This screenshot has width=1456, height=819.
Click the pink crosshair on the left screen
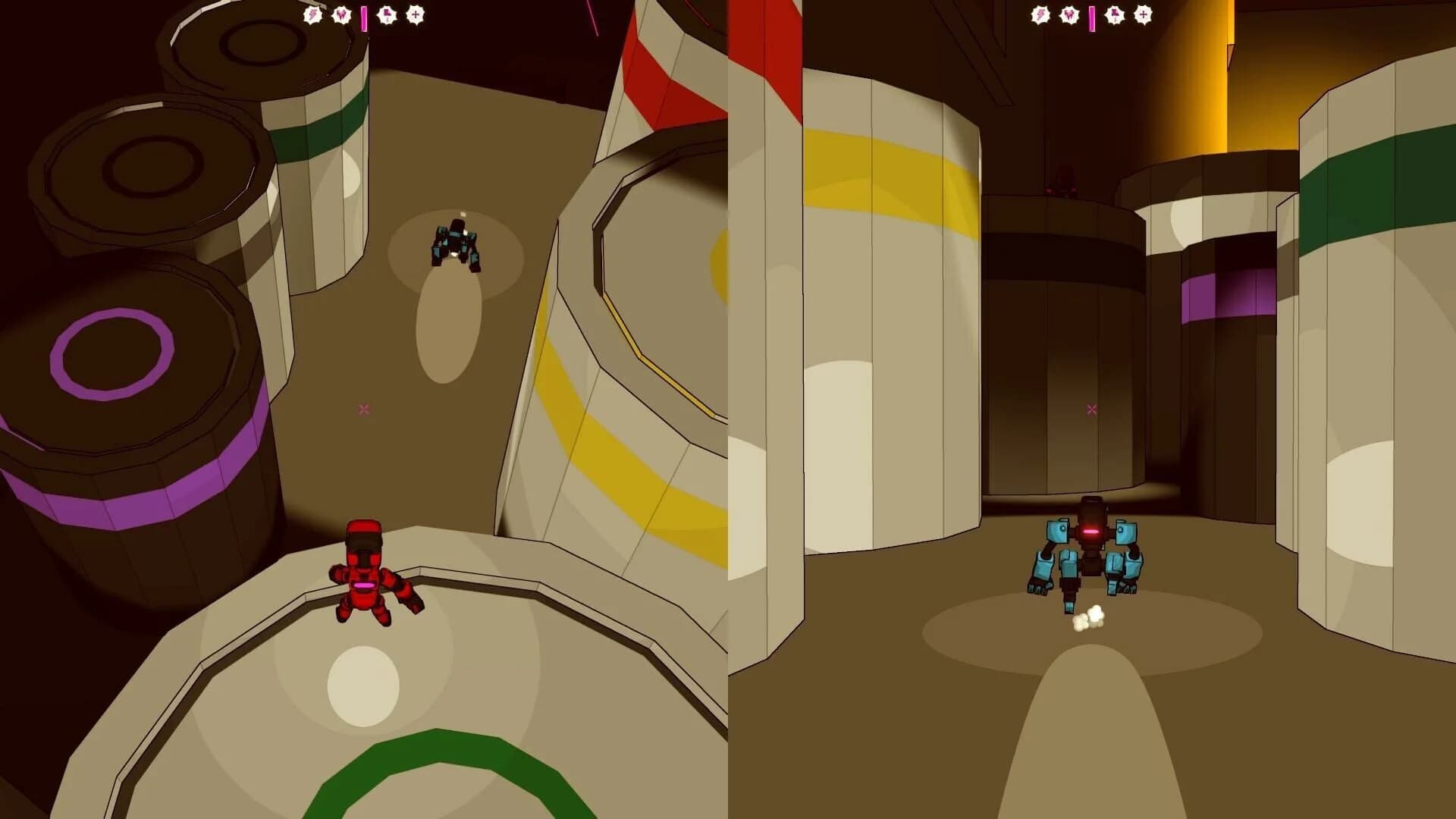(x=364, y=408)
